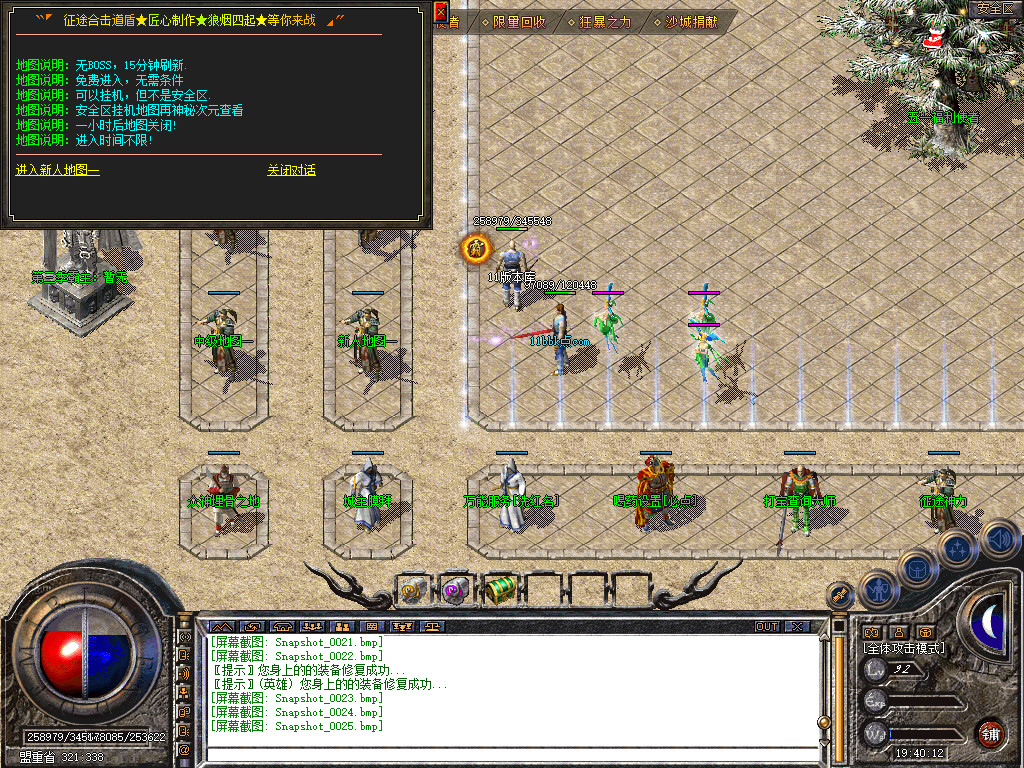Close the NPC dialog with the red X

click(441, 12)
